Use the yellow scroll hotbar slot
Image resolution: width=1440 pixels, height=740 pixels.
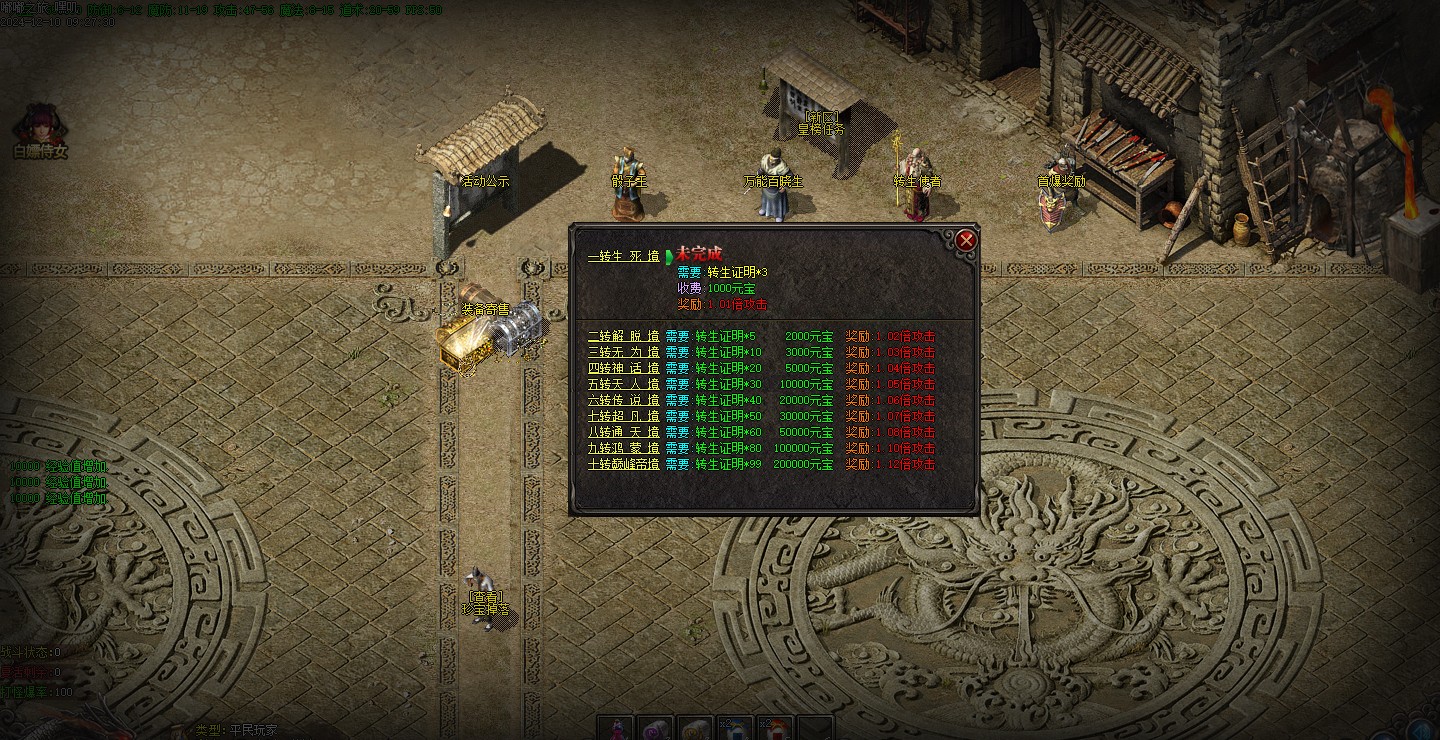[x=696, y=729]
